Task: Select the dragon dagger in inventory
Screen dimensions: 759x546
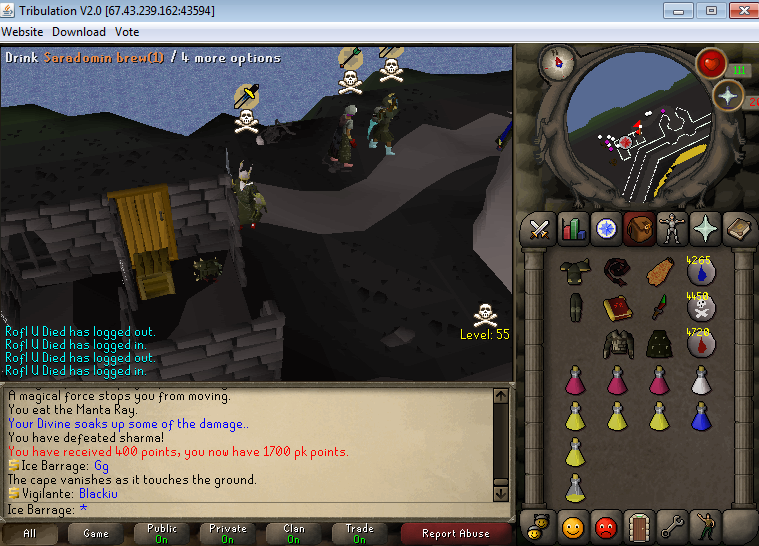Action: pyautogui.click(x=659, y=307)
